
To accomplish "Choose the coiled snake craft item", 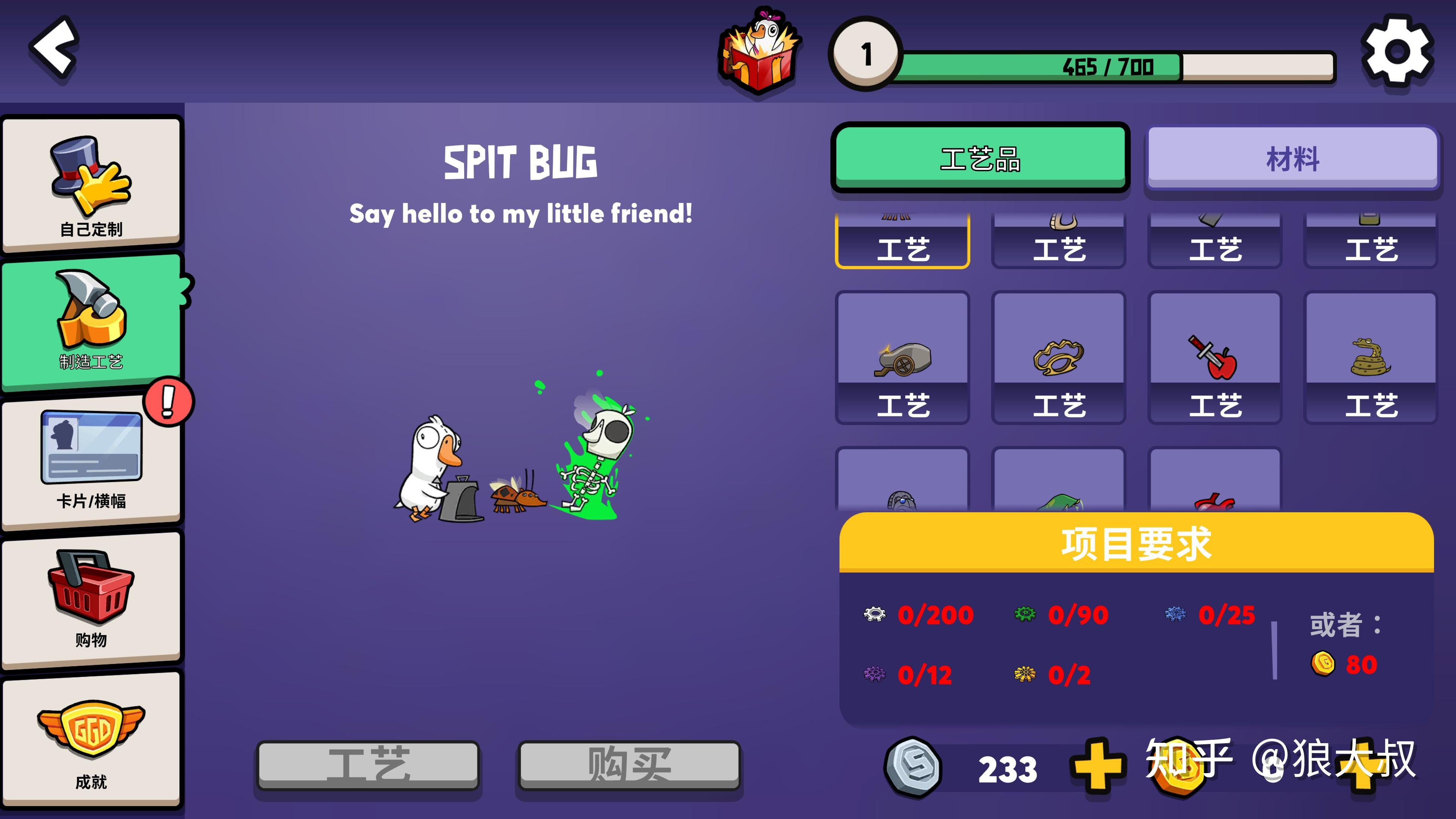I will tap(1371, 358).
